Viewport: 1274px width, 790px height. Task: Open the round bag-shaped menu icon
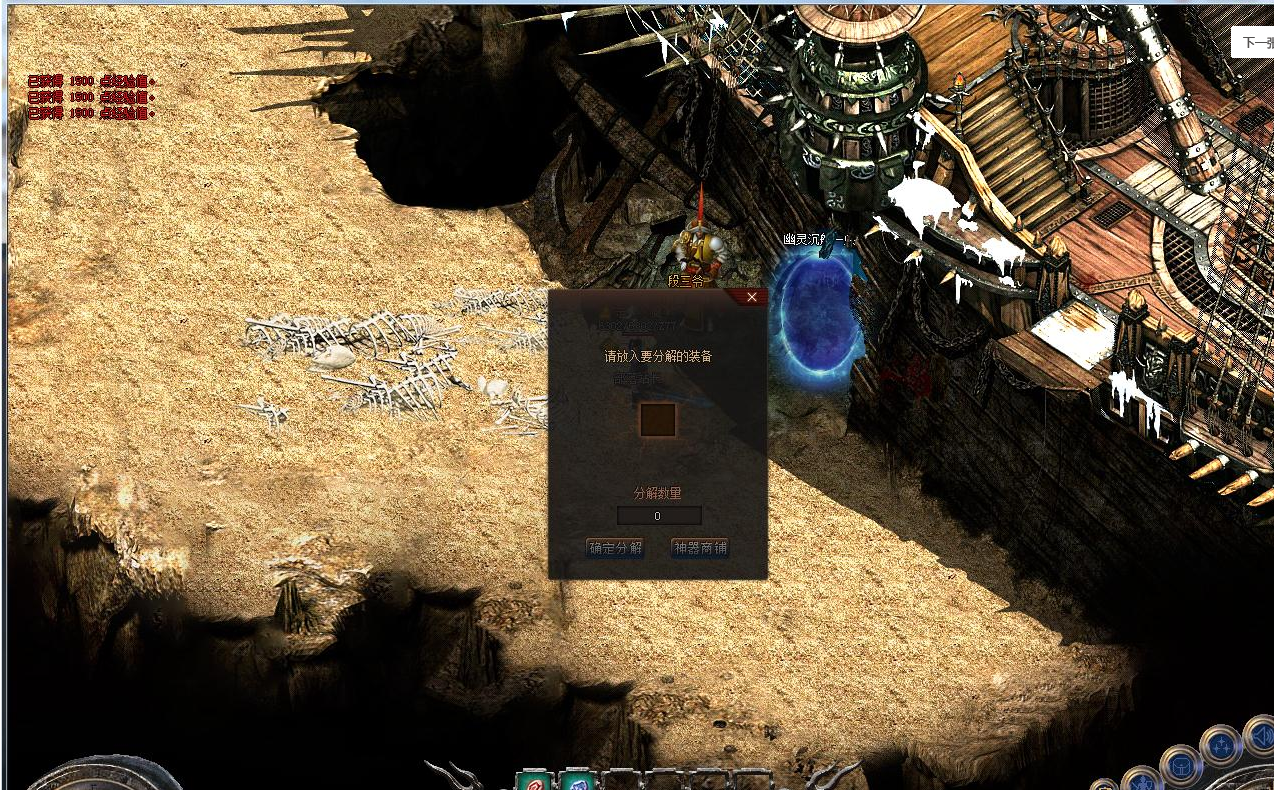(1178, 767)
